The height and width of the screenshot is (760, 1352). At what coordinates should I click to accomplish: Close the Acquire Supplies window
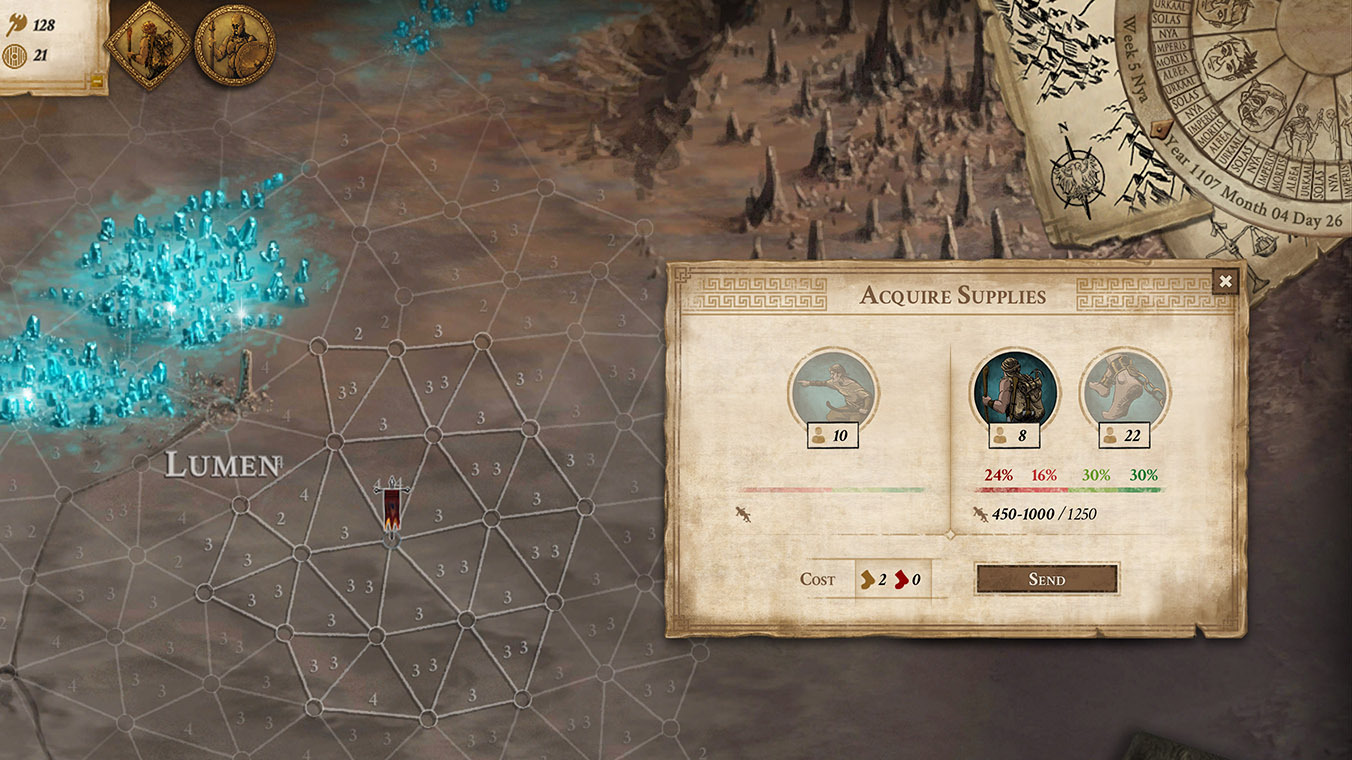coord(1225,281)
